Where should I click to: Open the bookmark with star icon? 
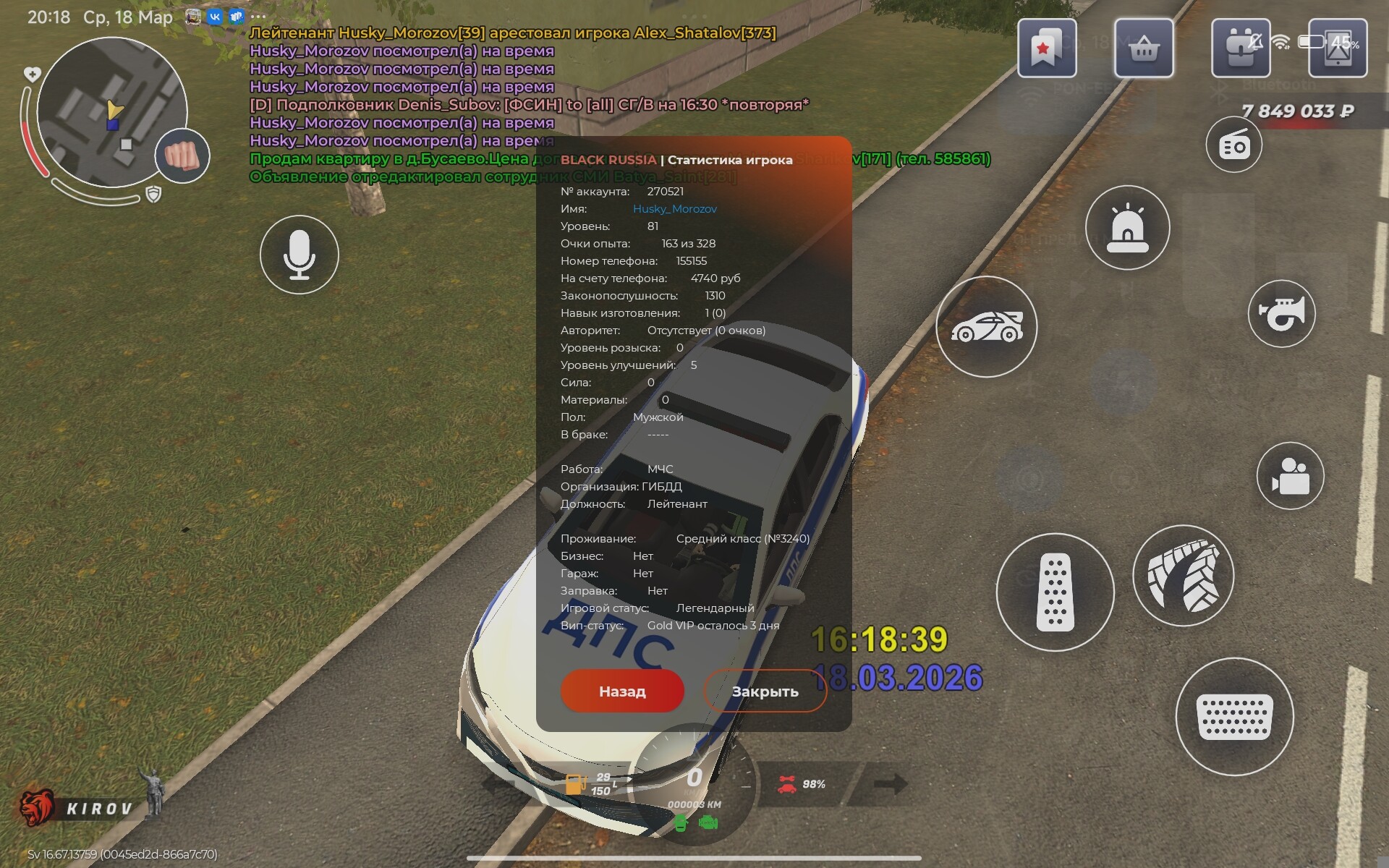coord(1046,48)
